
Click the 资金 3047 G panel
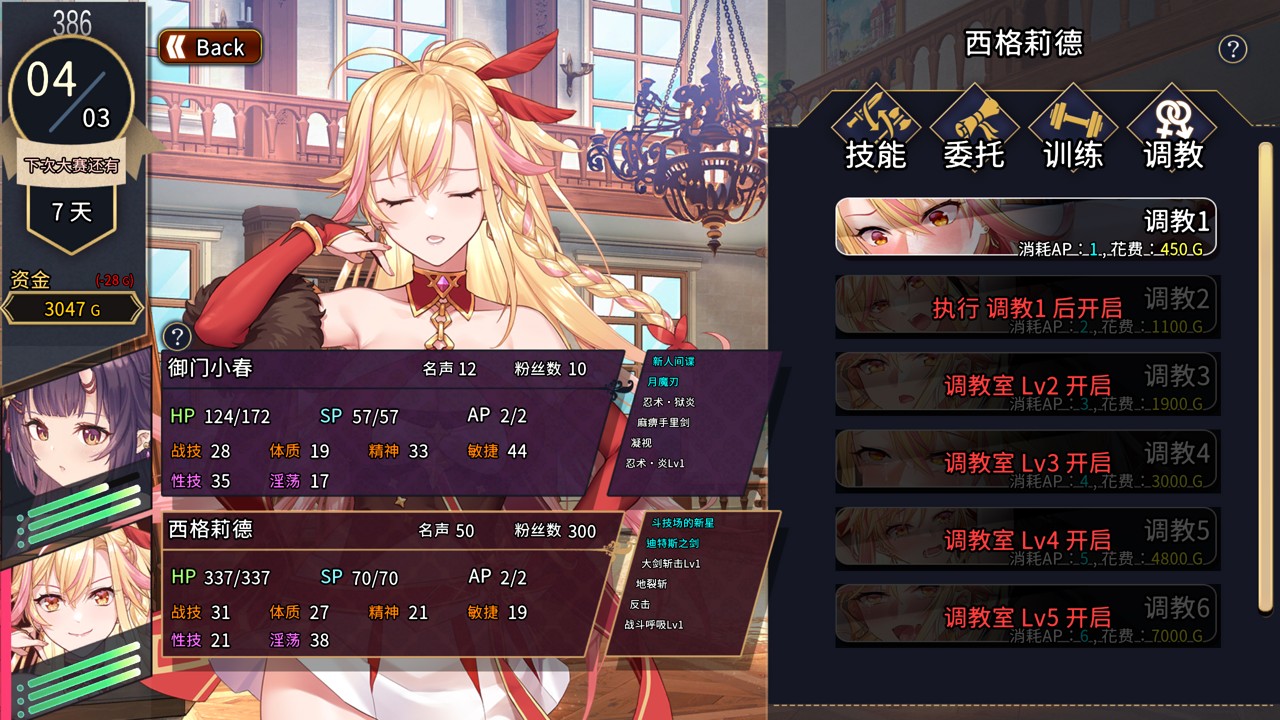[72, 309]
